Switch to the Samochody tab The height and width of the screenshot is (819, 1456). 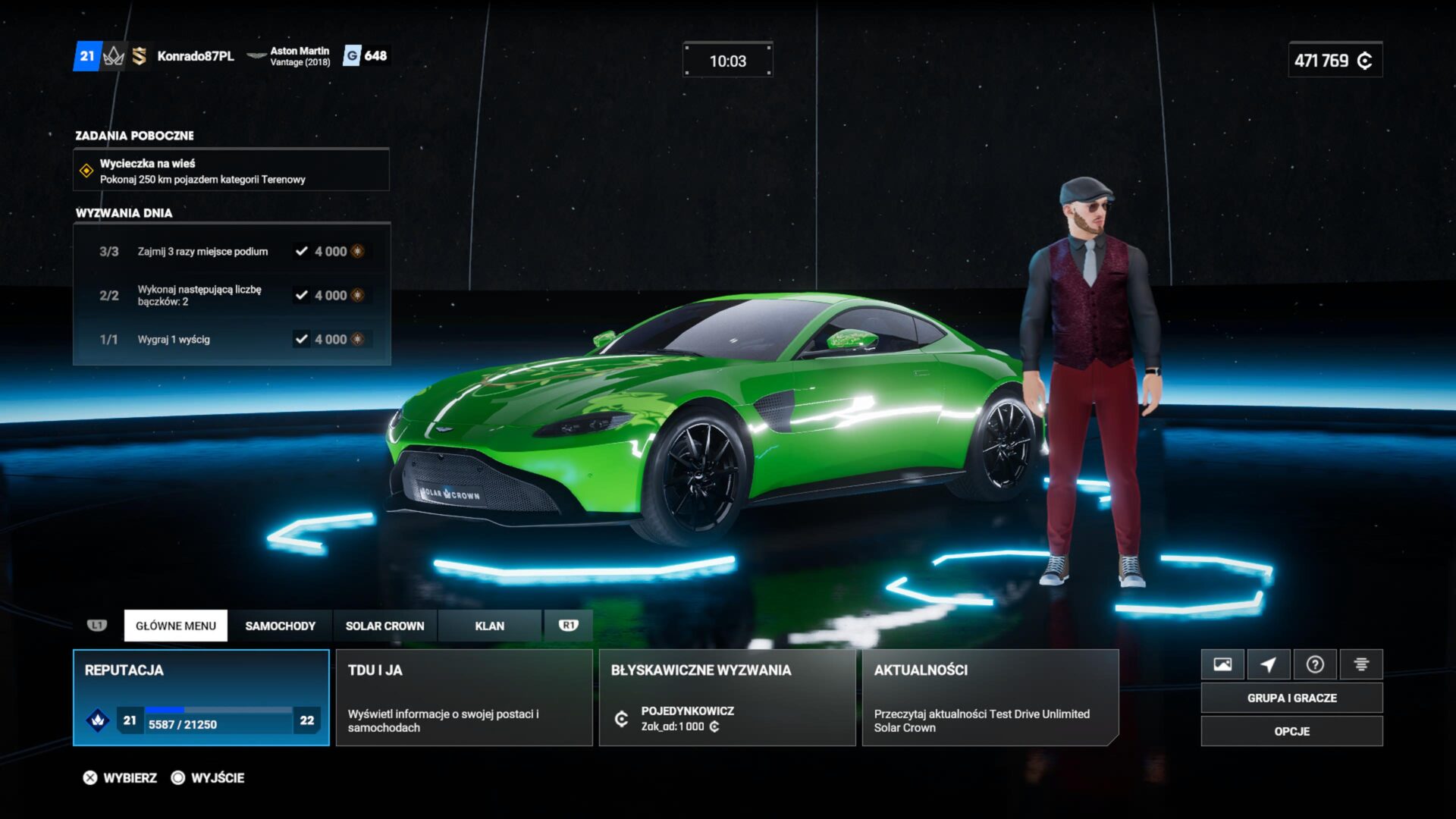(280, 626)
